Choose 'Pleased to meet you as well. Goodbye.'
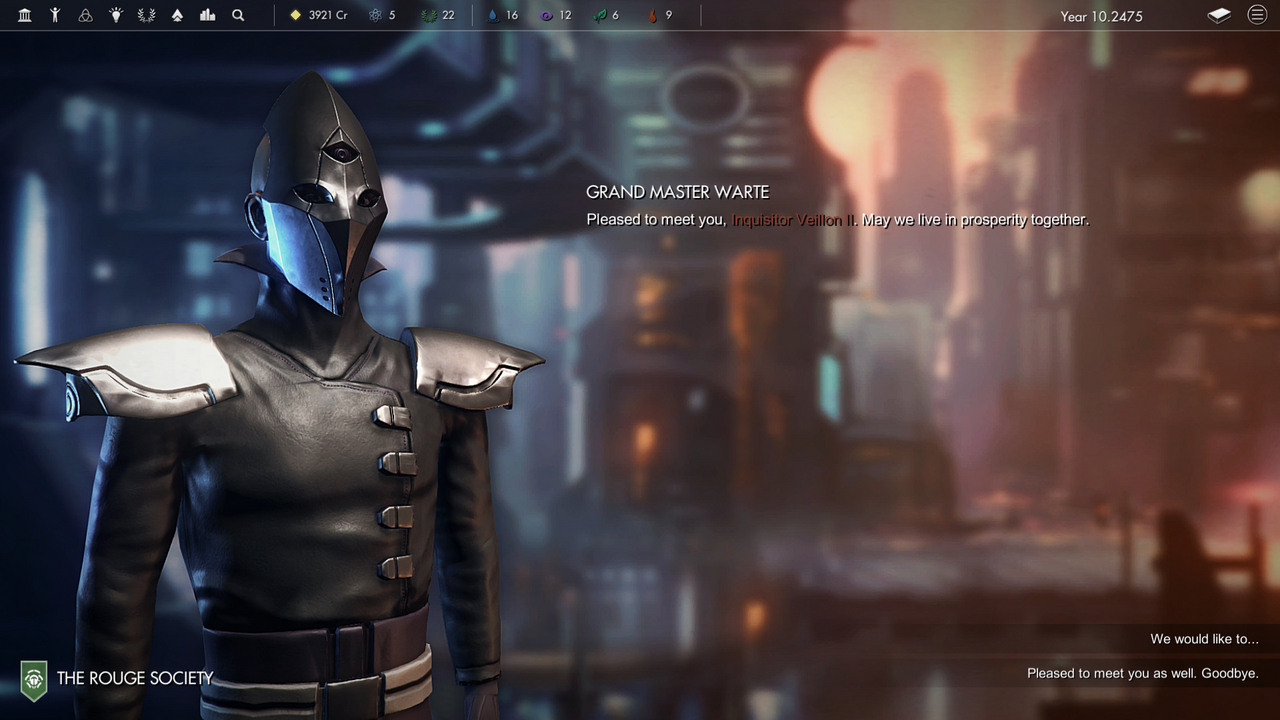1280x720 pixels. point(1143,673)
